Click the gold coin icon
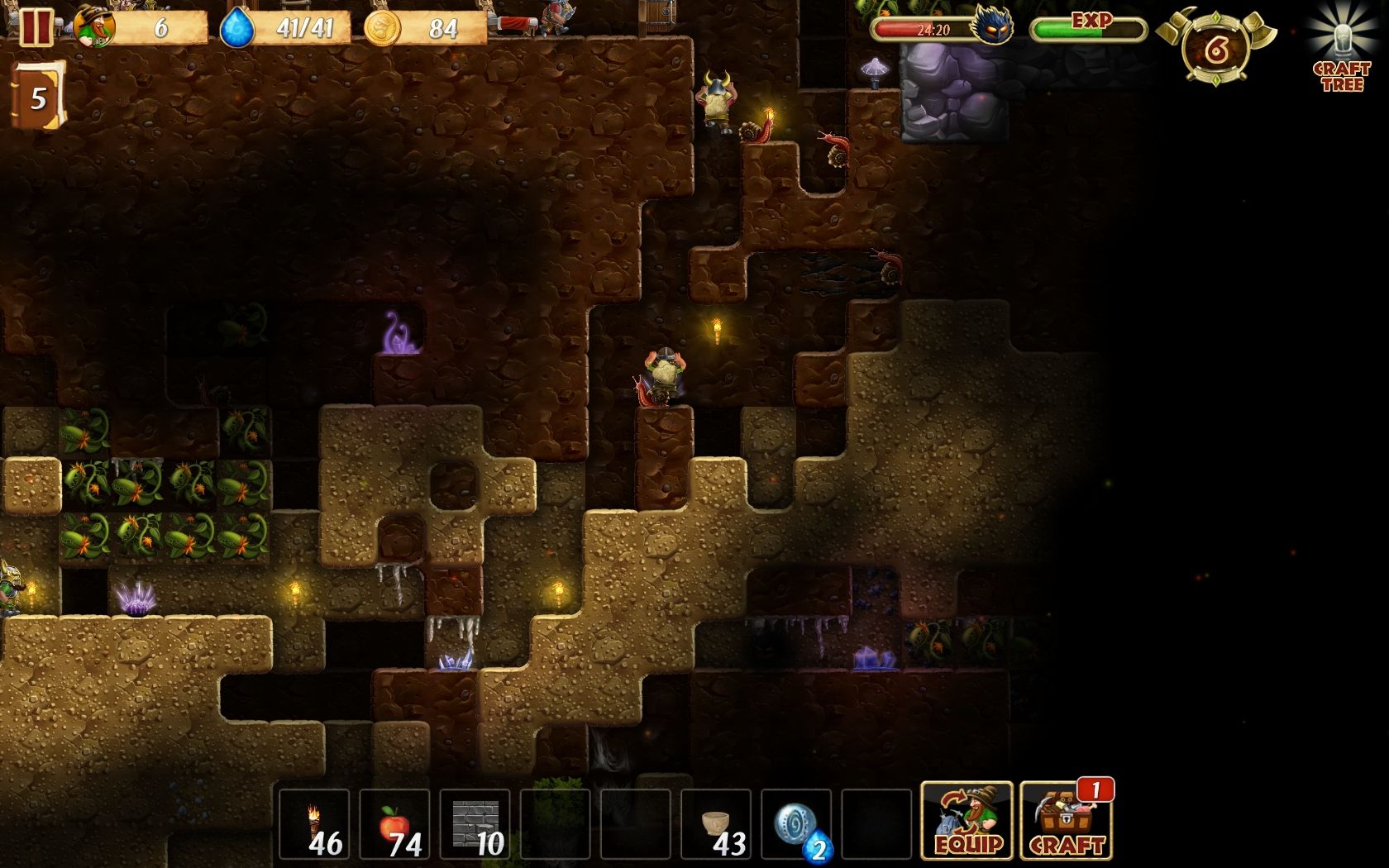Image resolution: width=1389 pixels, height=868 pixels. coord(382,28)
